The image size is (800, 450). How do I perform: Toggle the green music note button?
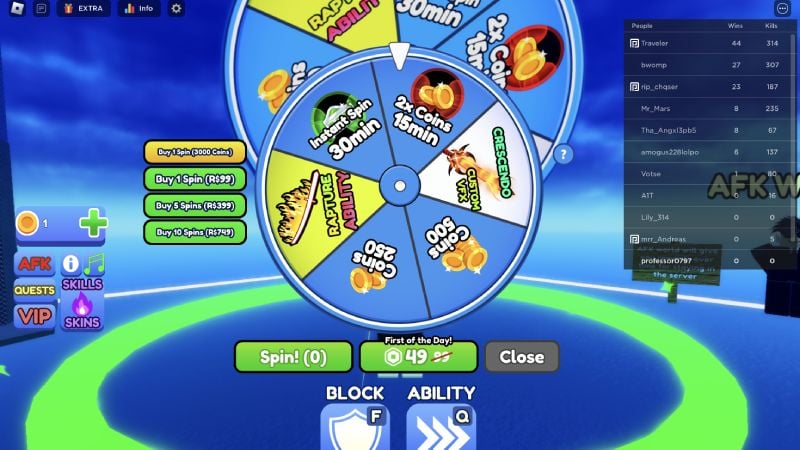click(95, 264)
